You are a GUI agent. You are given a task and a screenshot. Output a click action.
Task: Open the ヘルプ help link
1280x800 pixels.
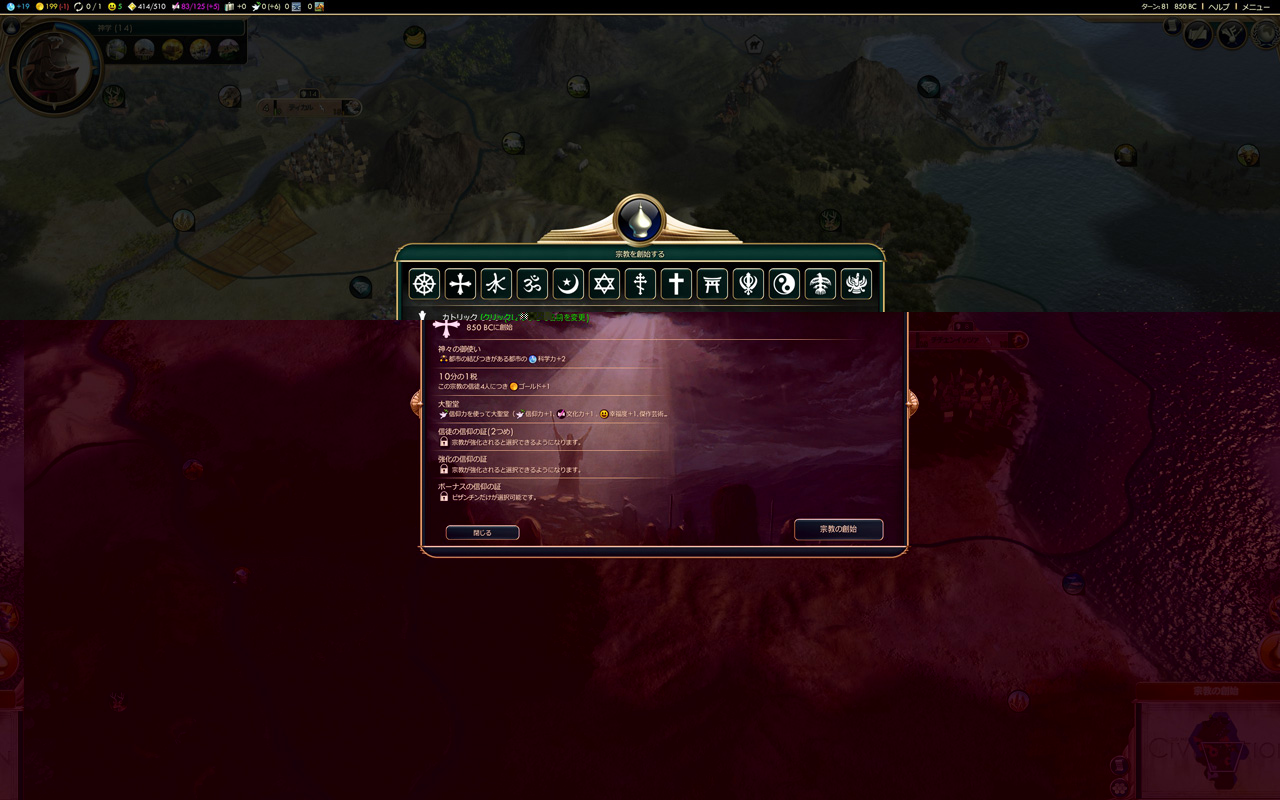pyautogui.click(x=1219, y=7)
